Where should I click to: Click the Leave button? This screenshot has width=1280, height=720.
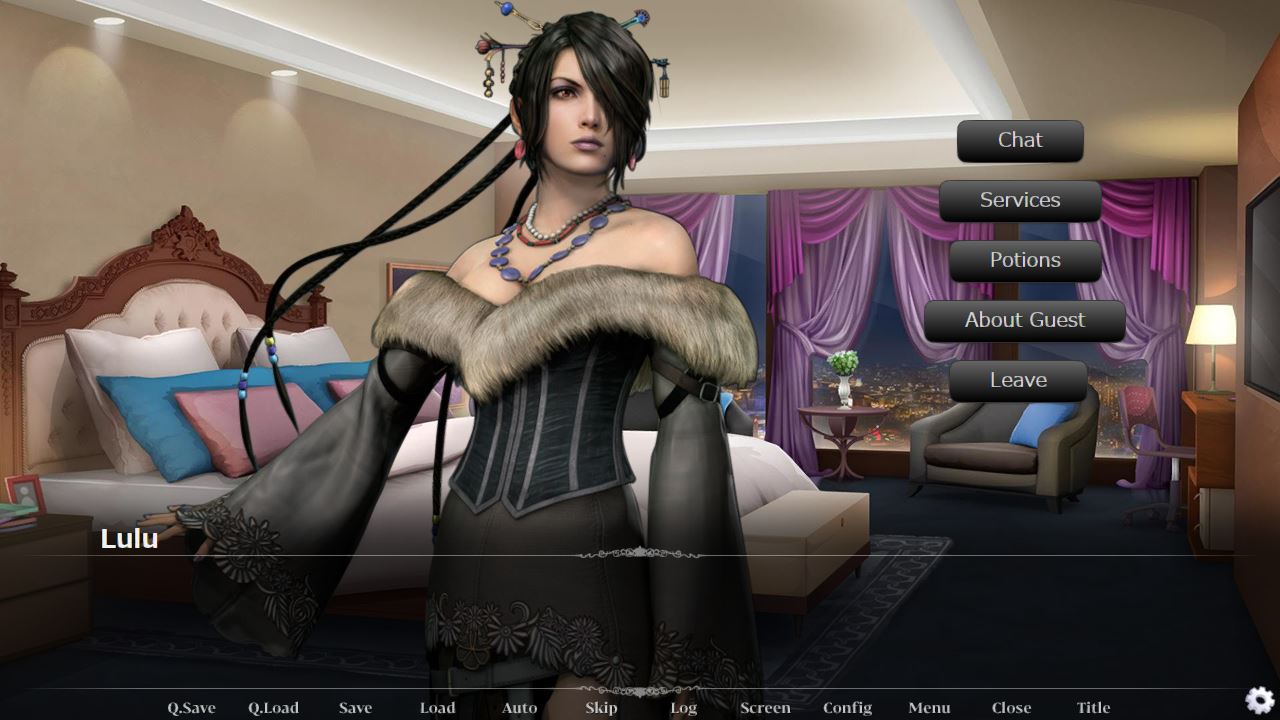point(1018,381)
